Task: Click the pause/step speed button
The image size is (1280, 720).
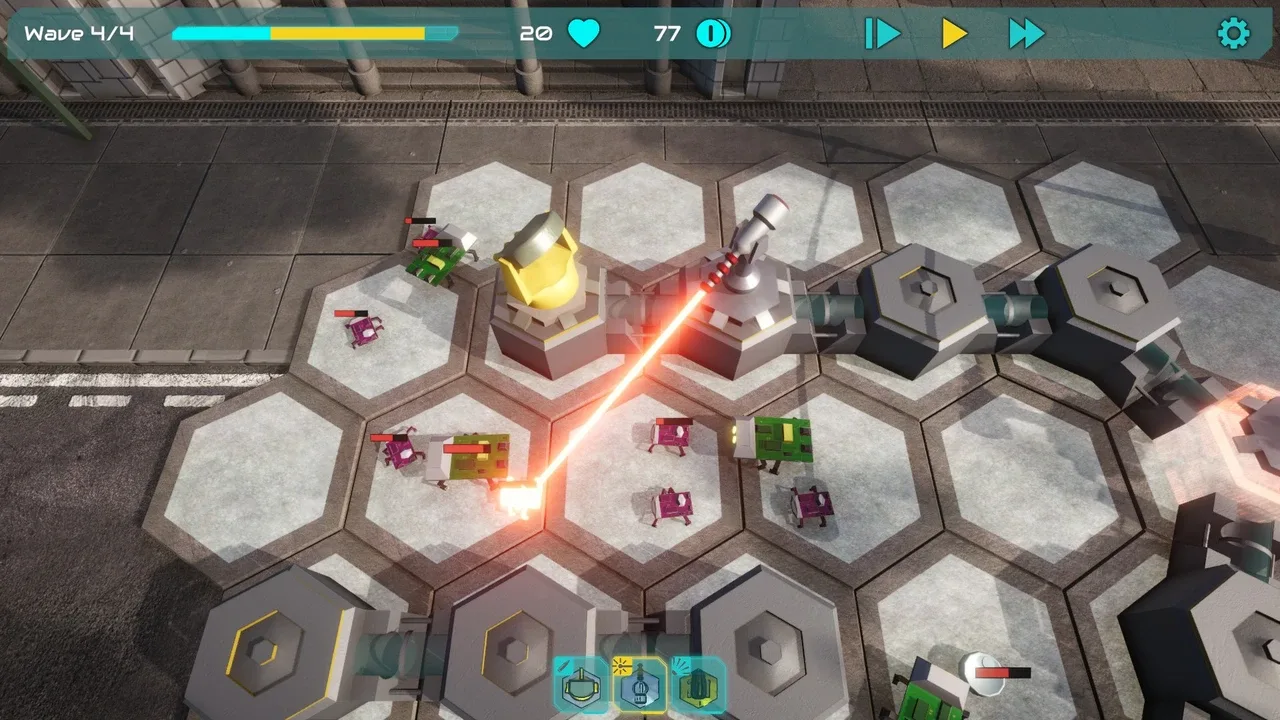Action: 882,34
